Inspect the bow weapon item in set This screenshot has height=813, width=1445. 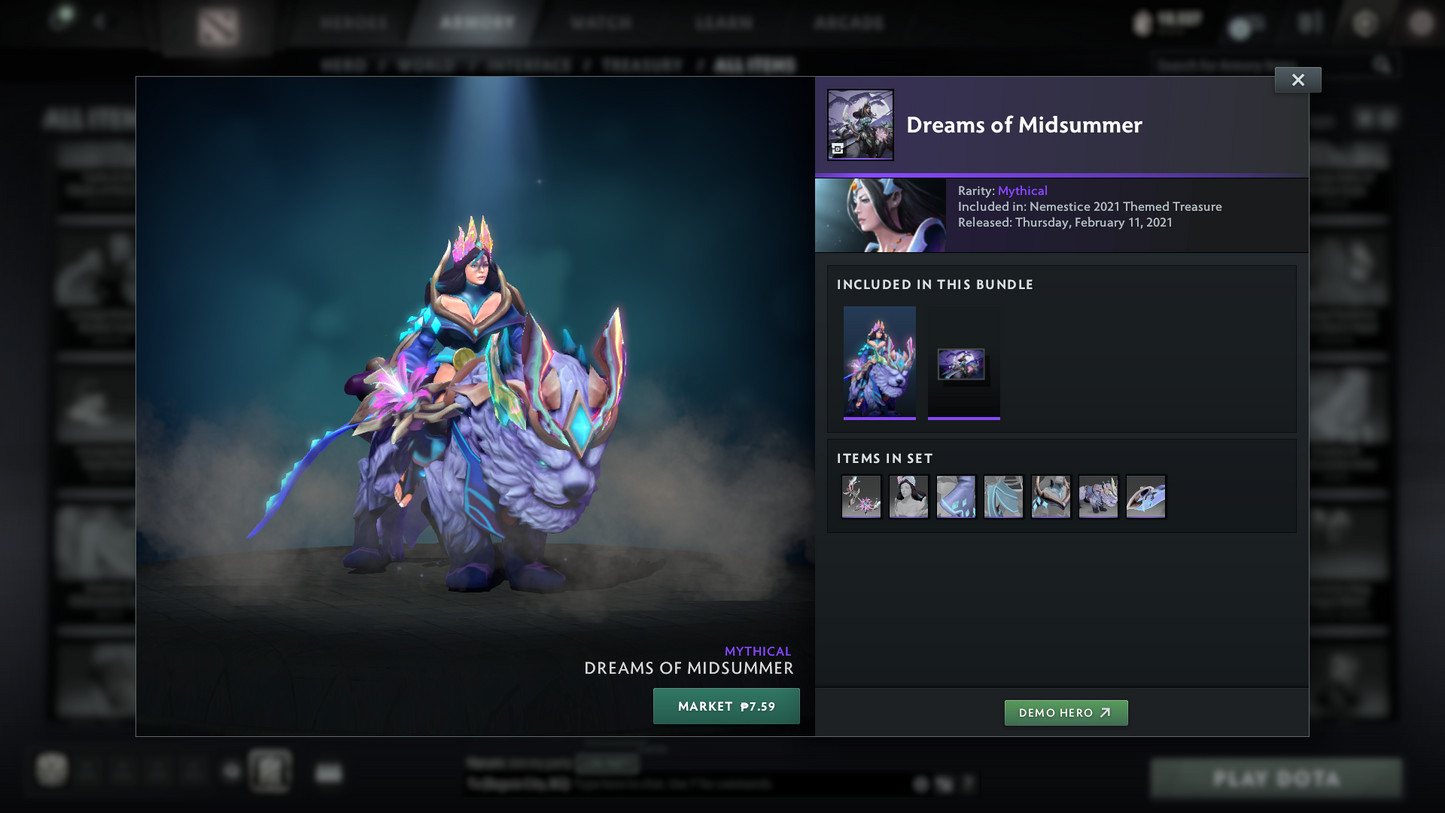point(861,497)
